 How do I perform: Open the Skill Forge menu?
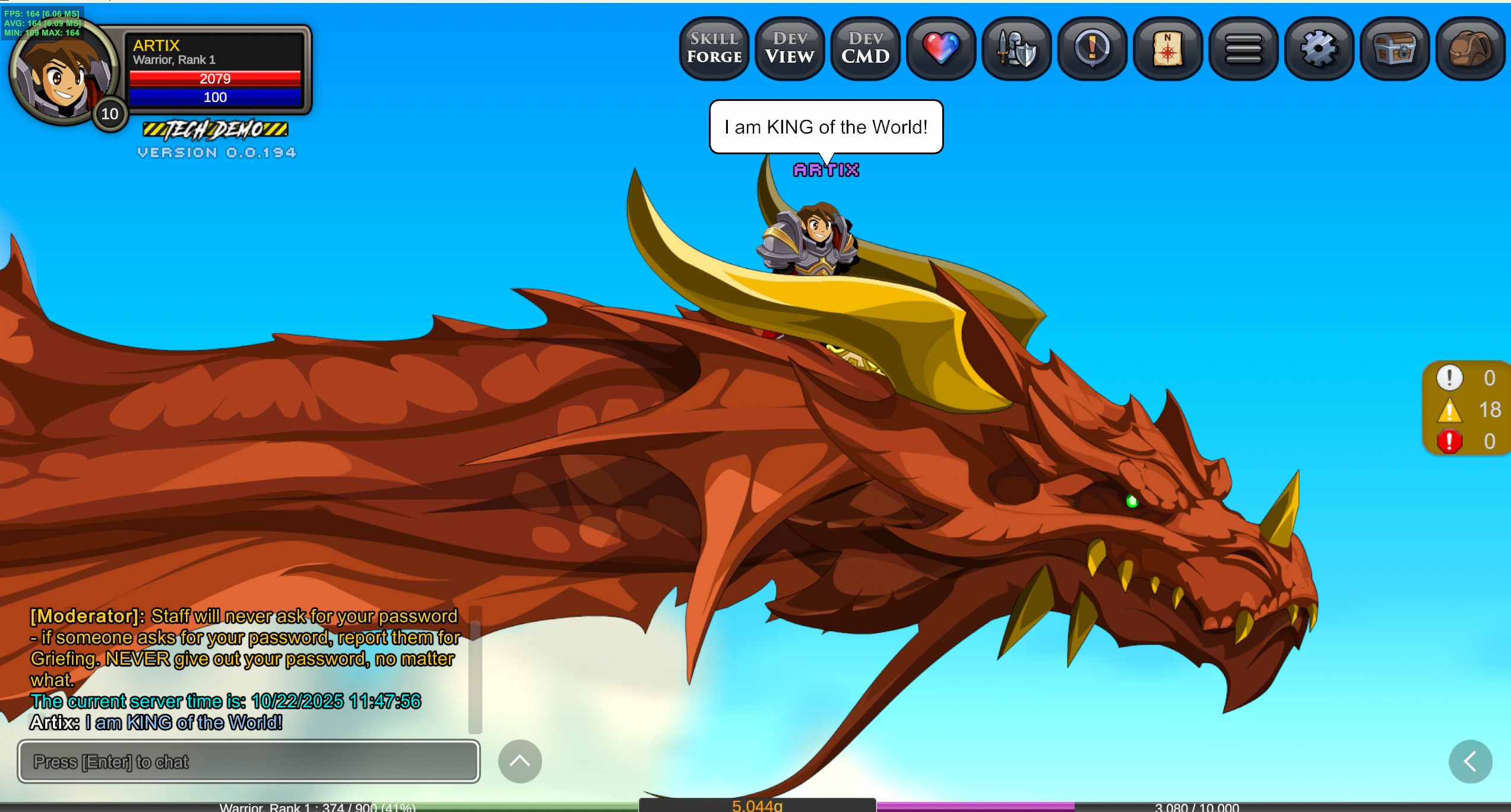point(714,48)
